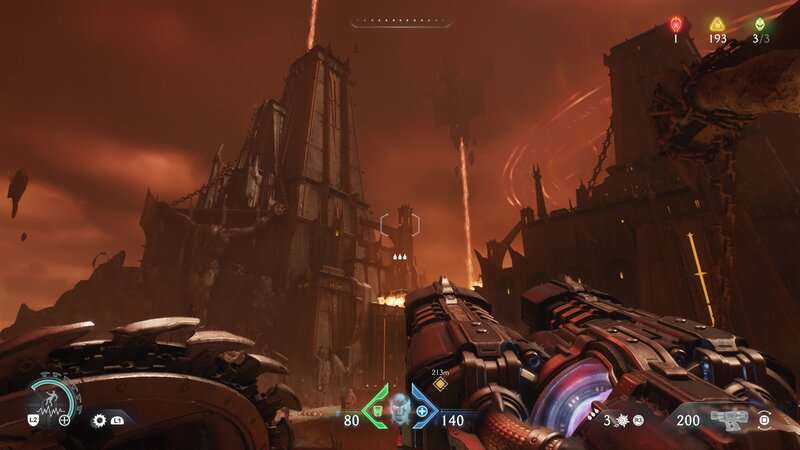The image size is (800, 450).
Task: Click the green icon above 3/3
Action: click(x=760, y=25)
